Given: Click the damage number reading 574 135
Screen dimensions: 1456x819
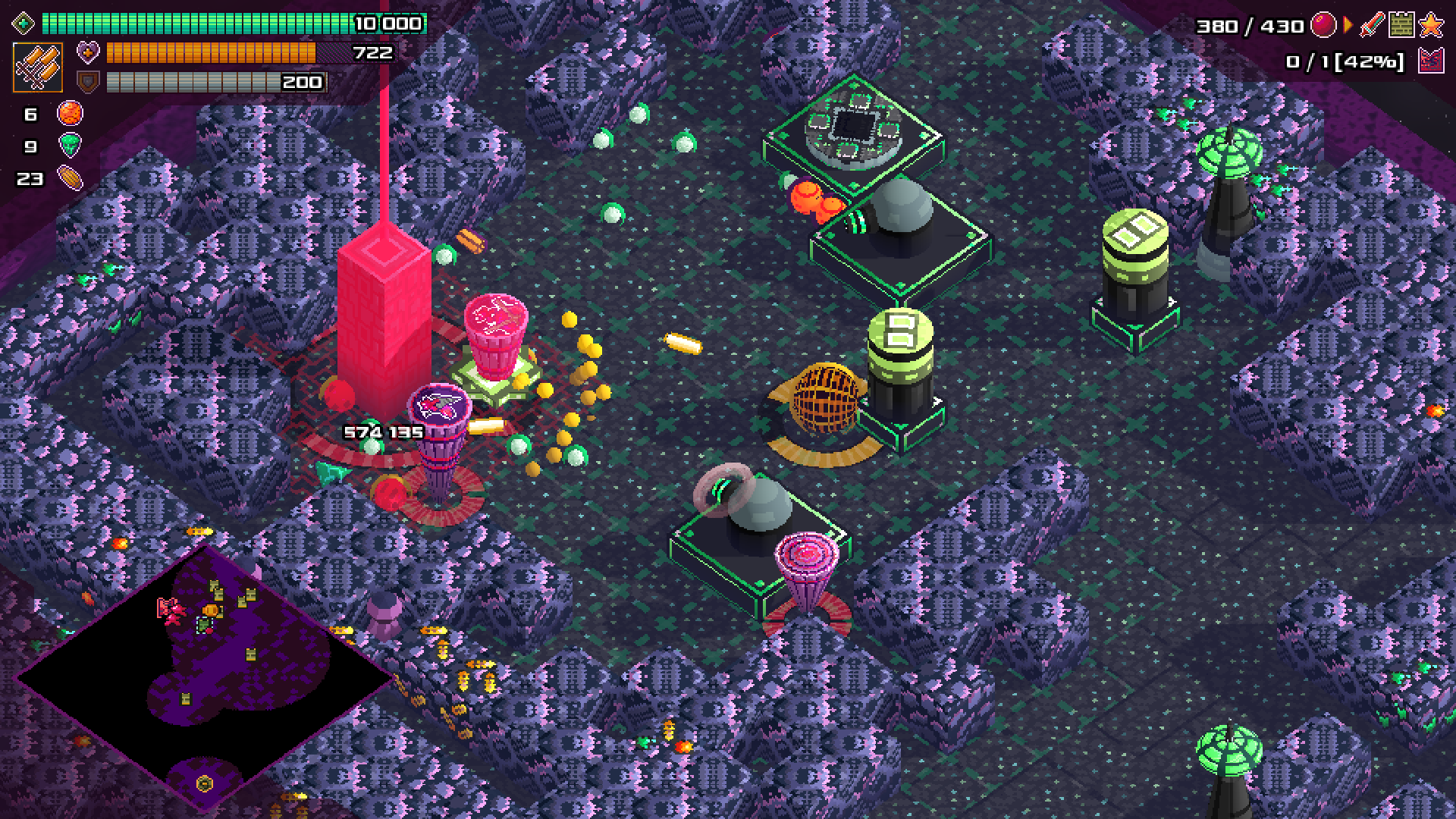Looking at the screenshot, I should [x=383, y=431].
